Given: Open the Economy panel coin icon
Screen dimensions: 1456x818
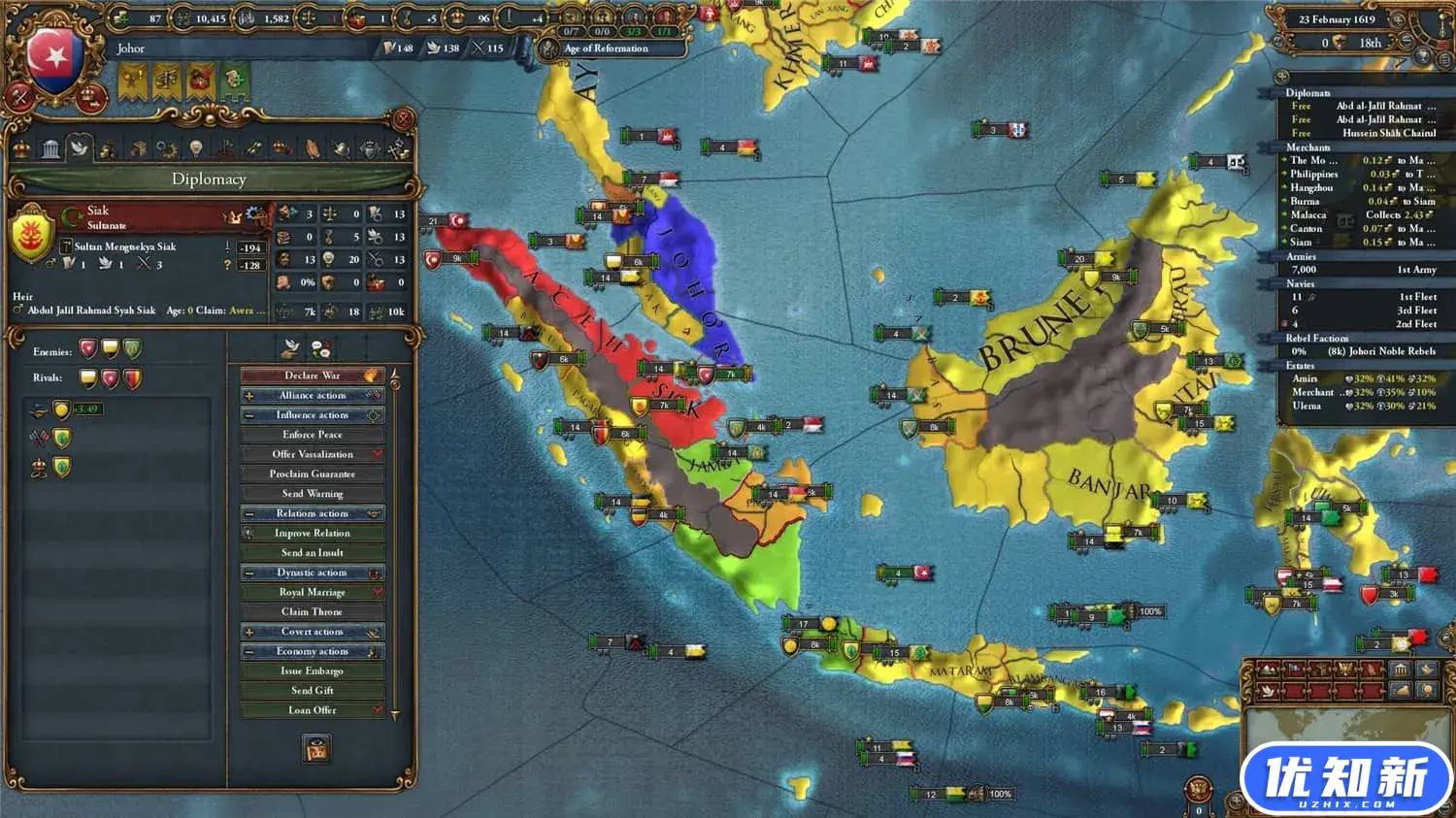Looking at the screenshot, I should click(107, 147).
